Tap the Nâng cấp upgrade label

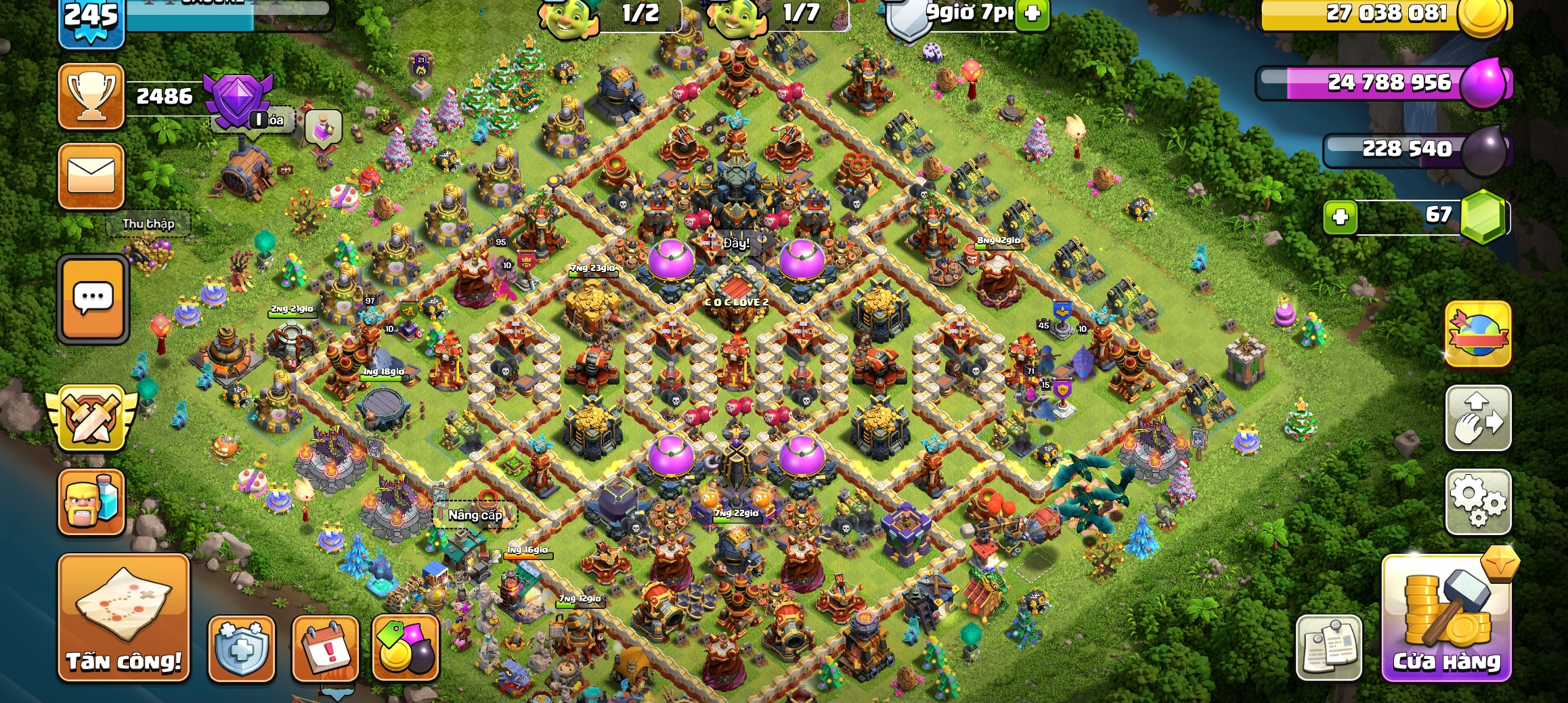pyautogui.click(x=475, y=515)
